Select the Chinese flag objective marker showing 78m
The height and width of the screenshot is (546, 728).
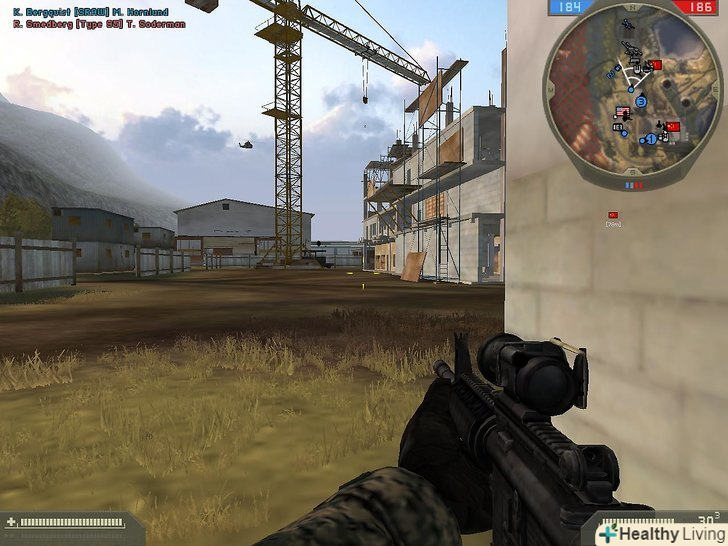pyautogui.click(x=613, y=215)
